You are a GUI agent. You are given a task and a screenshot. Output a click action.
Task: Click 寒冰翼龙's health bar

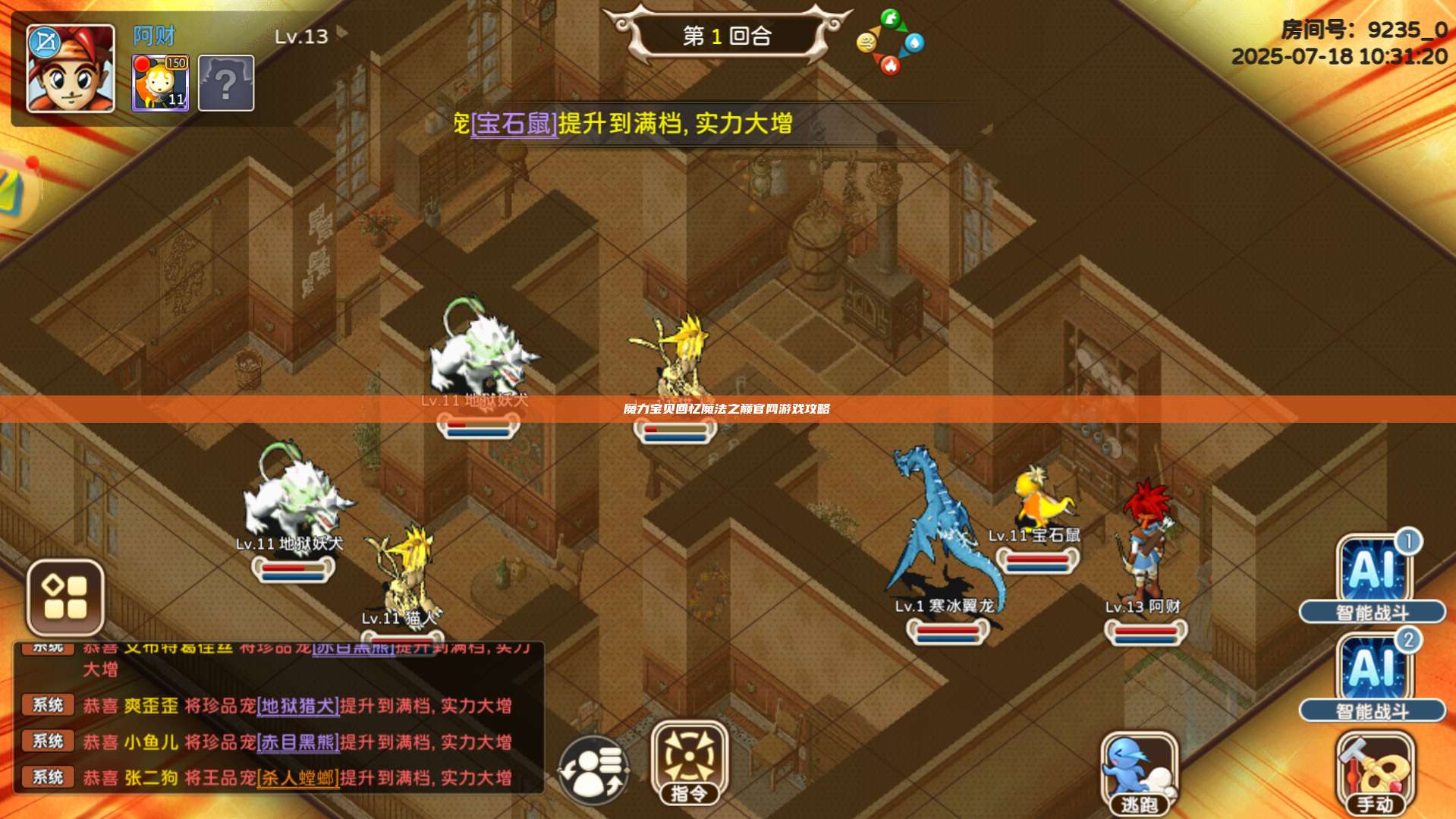coord(946,630)
